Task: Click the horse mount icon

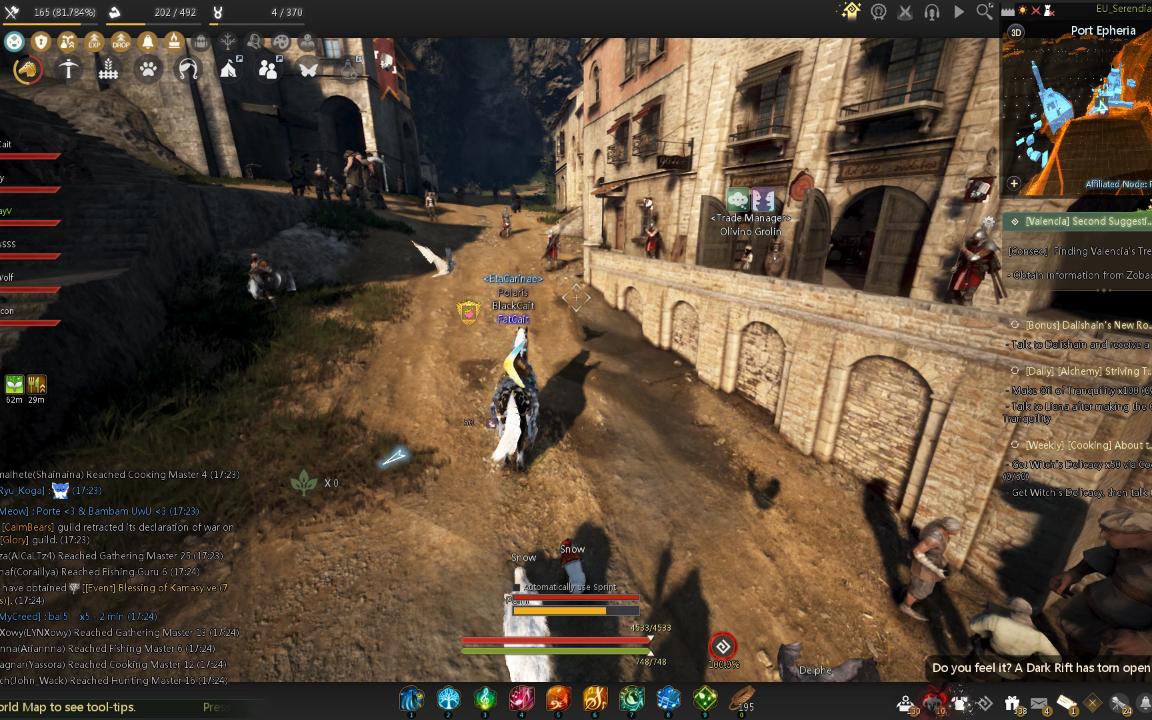Action: pyautogui.click(x=28, y=69)
